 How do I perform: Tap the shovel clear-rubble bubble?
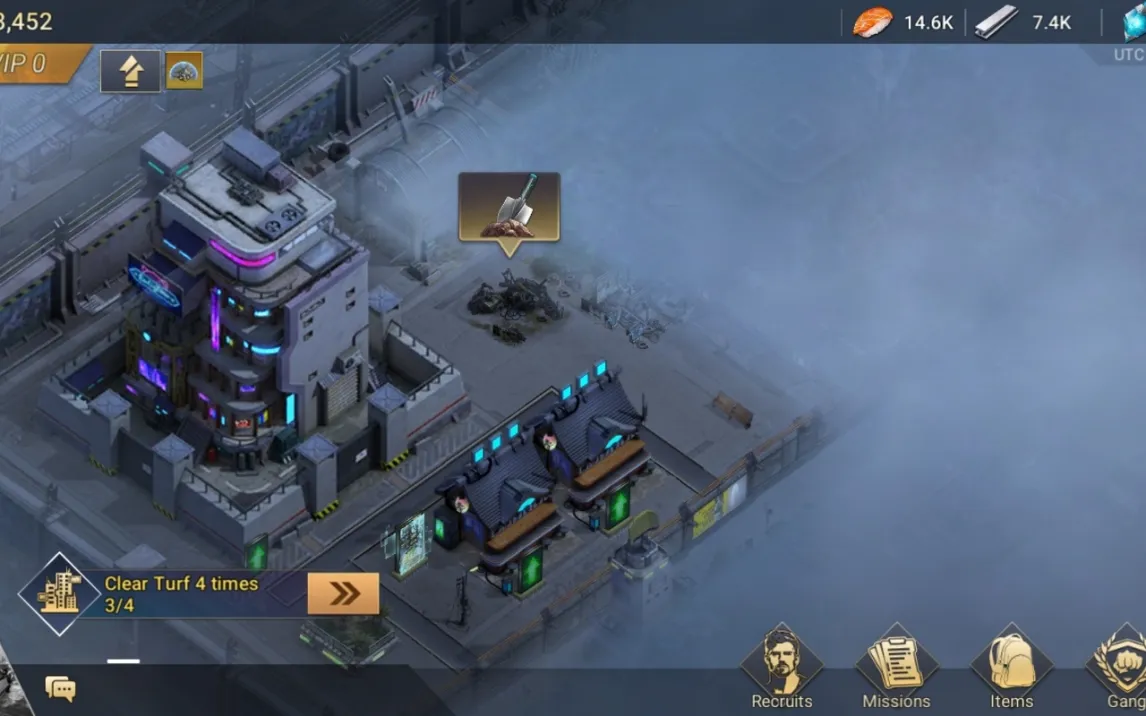[x=509, y=207]
